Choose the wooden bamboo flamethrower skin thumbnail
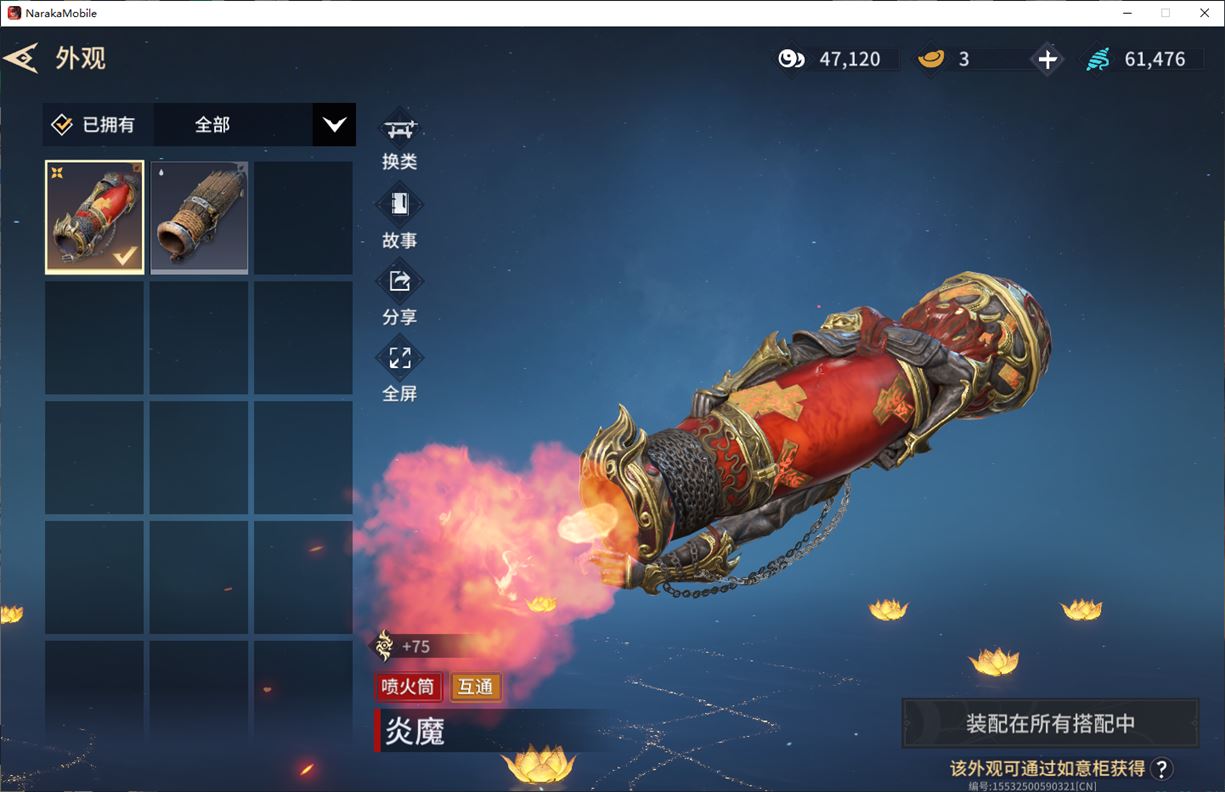Screen dimensions: 1225x792 pyautogui.click(x=199, y=217)
